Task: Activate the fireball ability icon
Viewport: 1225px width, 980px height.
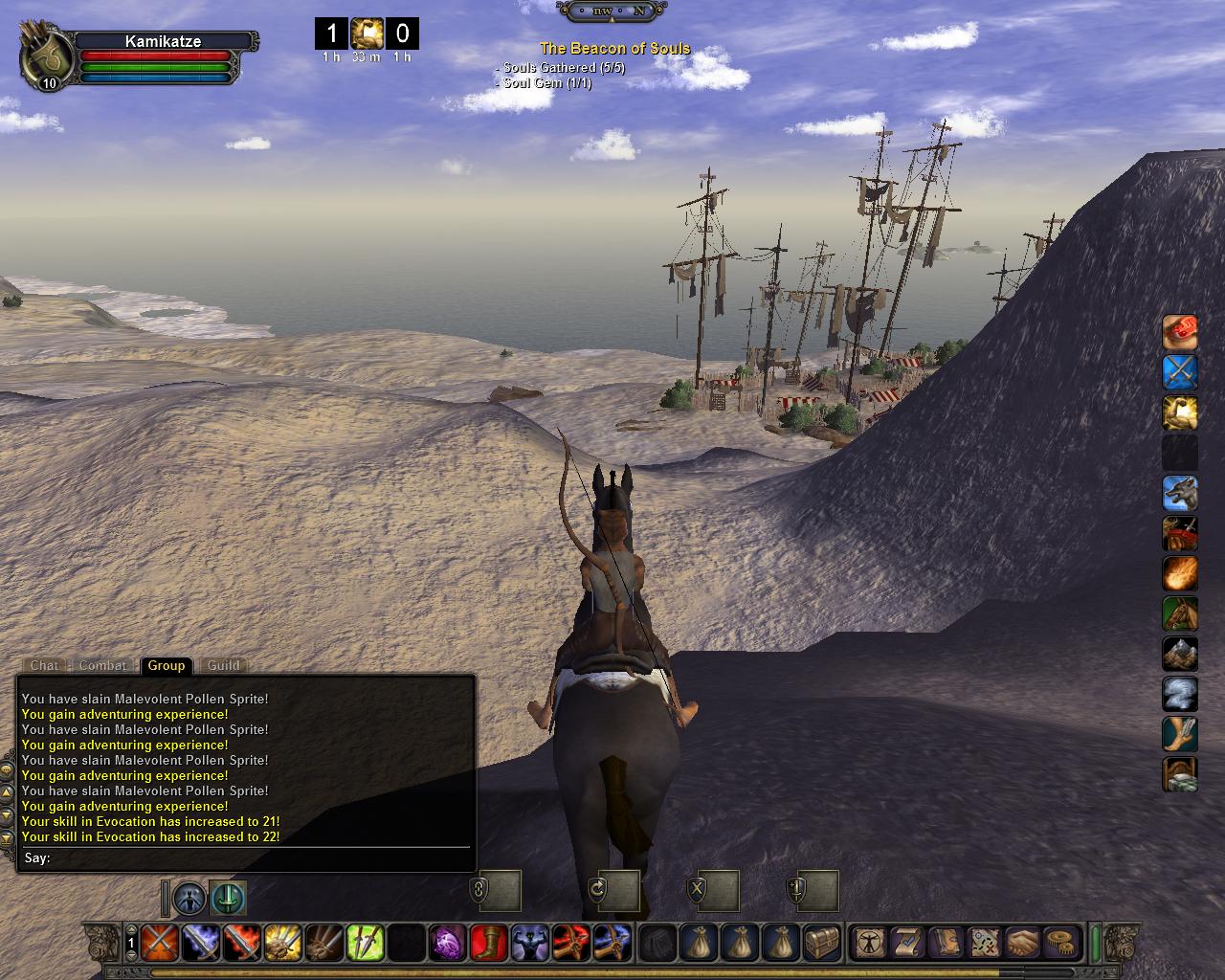Action: [1180, 573]
